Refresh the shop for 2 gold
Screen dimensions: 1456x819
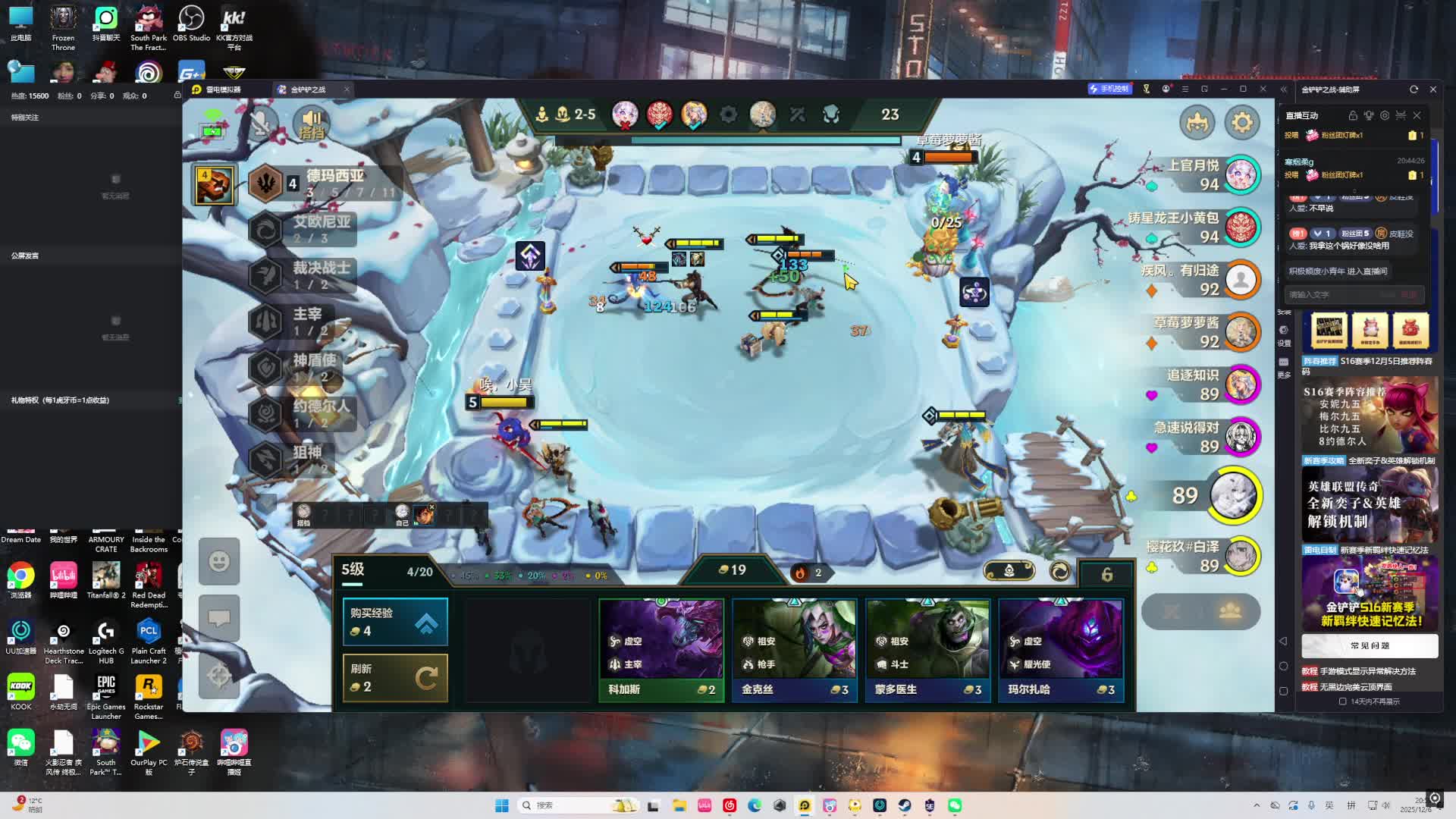click(395, 678)
